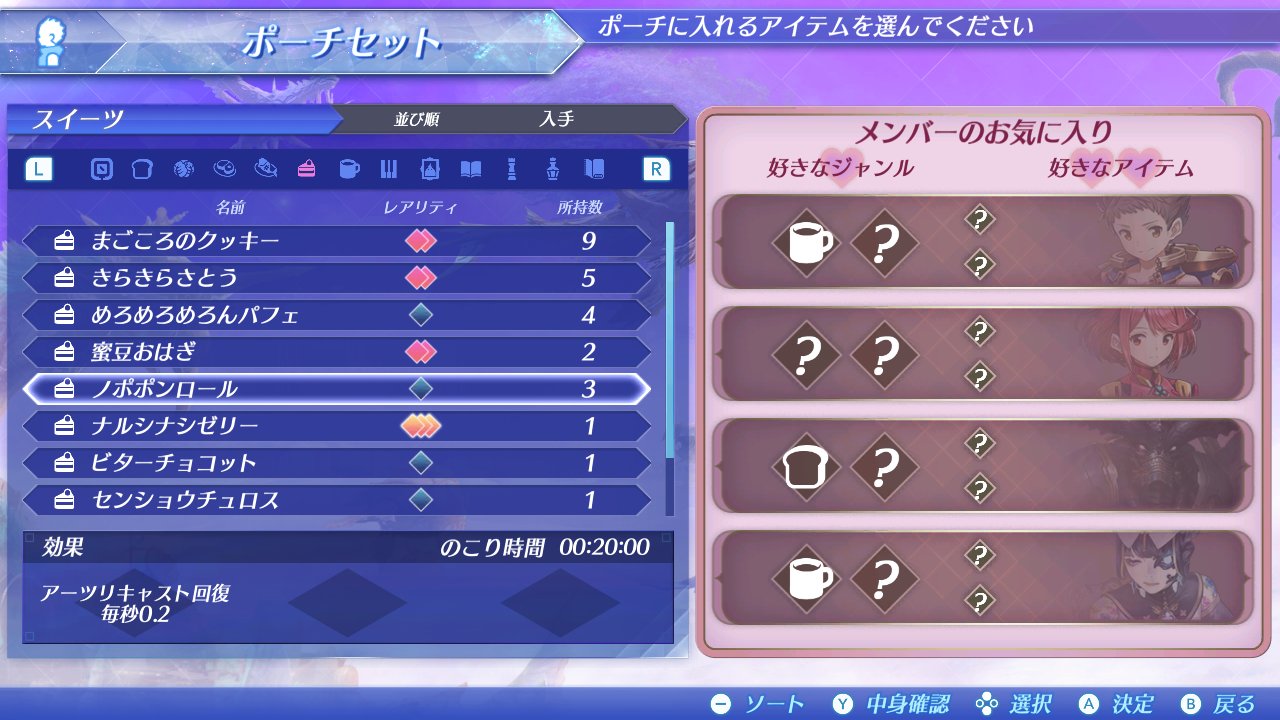Viewport: 1280px width, 720px height.
Task: Select the highlighted sweets cake icon
Action: point(305,170)
